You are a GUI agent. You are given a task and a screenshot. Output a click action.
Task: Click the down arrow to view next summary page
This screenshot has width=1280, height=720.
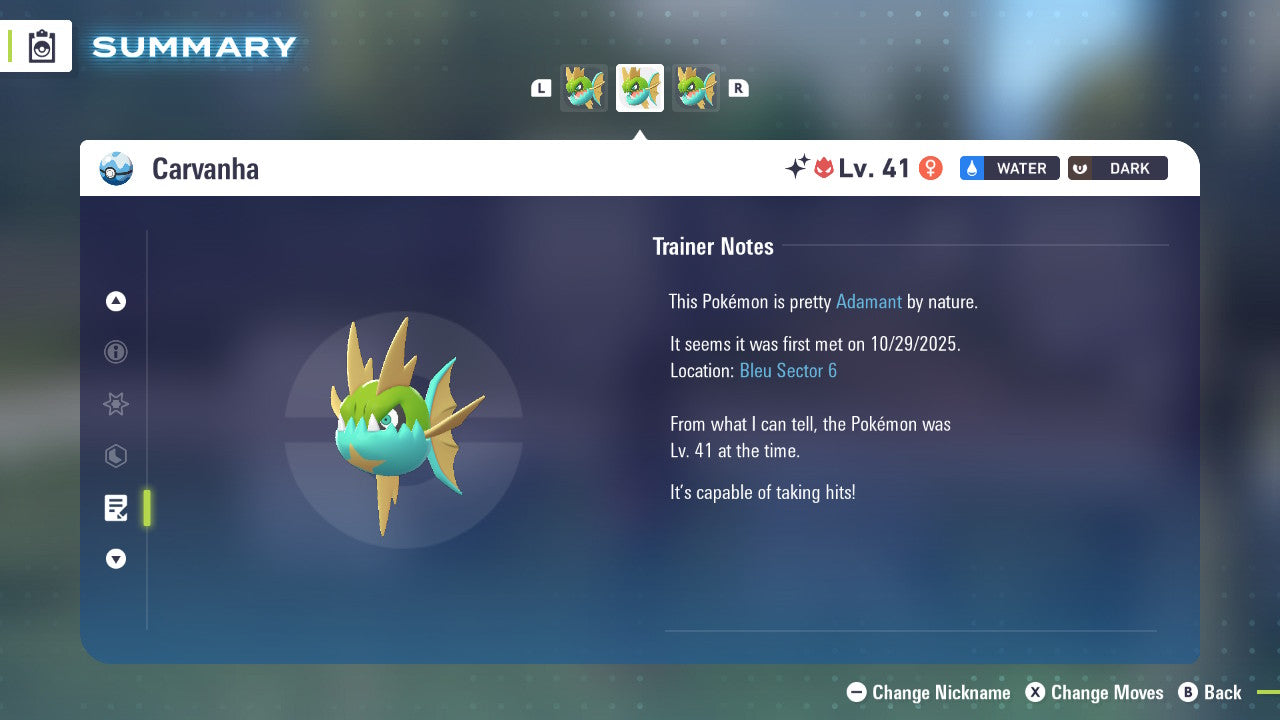pos(115,559)
